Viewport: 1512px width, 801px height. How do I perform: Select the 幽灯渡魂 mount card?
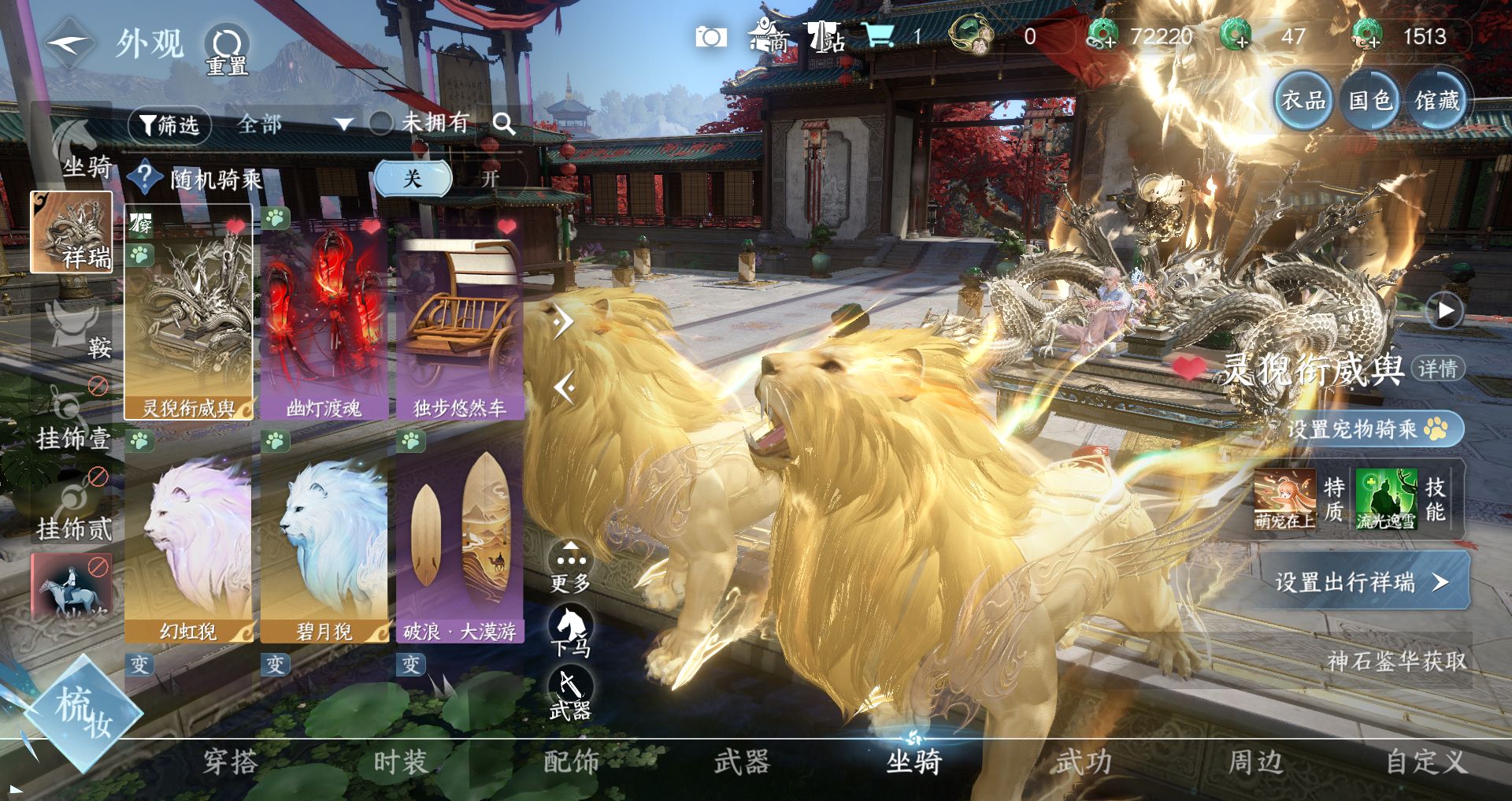tap(324, 313)
